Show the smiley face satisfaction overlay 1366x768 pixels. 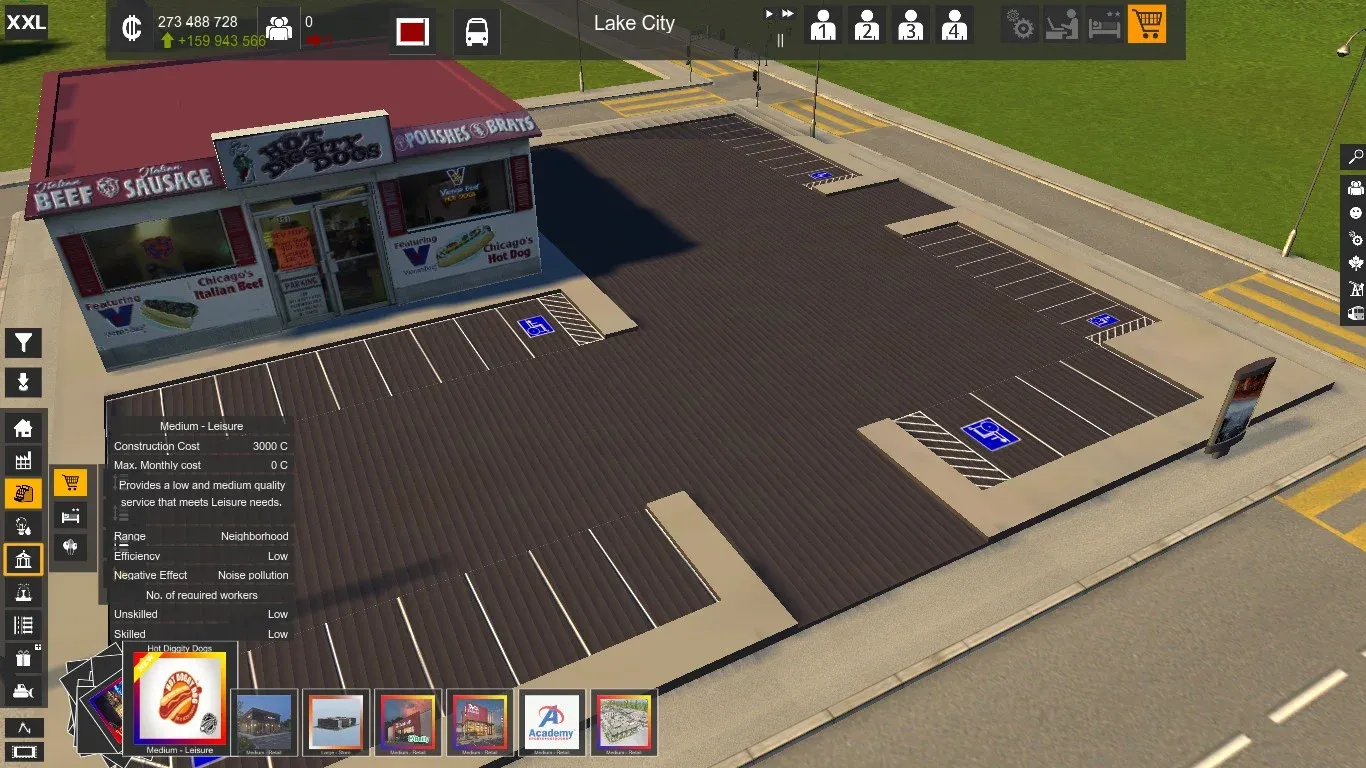[1355, 213]
